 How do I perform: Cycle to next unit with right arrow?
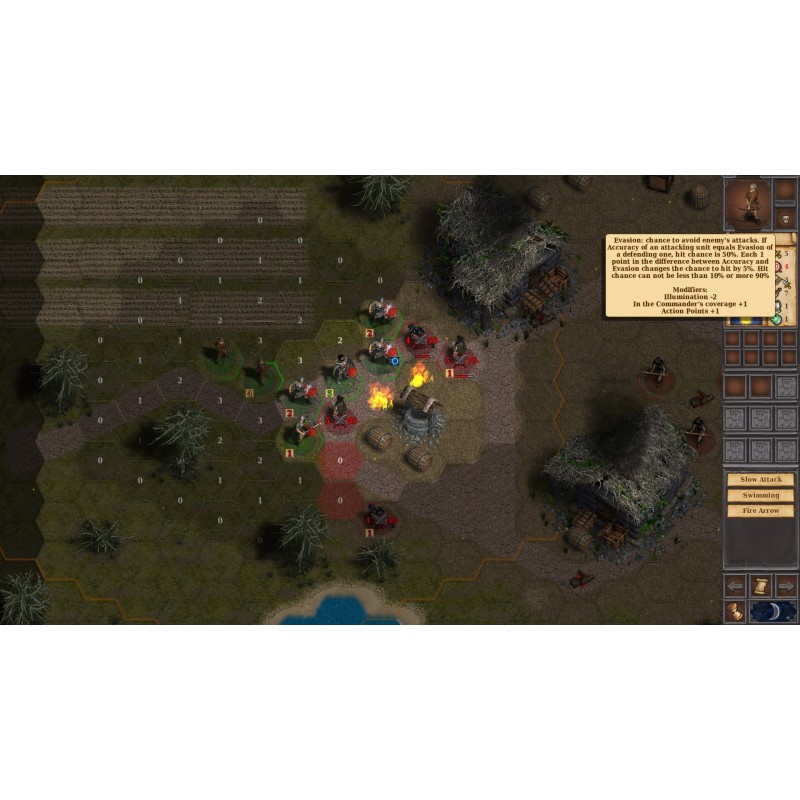pyautogui.click(x=786, y=585)
